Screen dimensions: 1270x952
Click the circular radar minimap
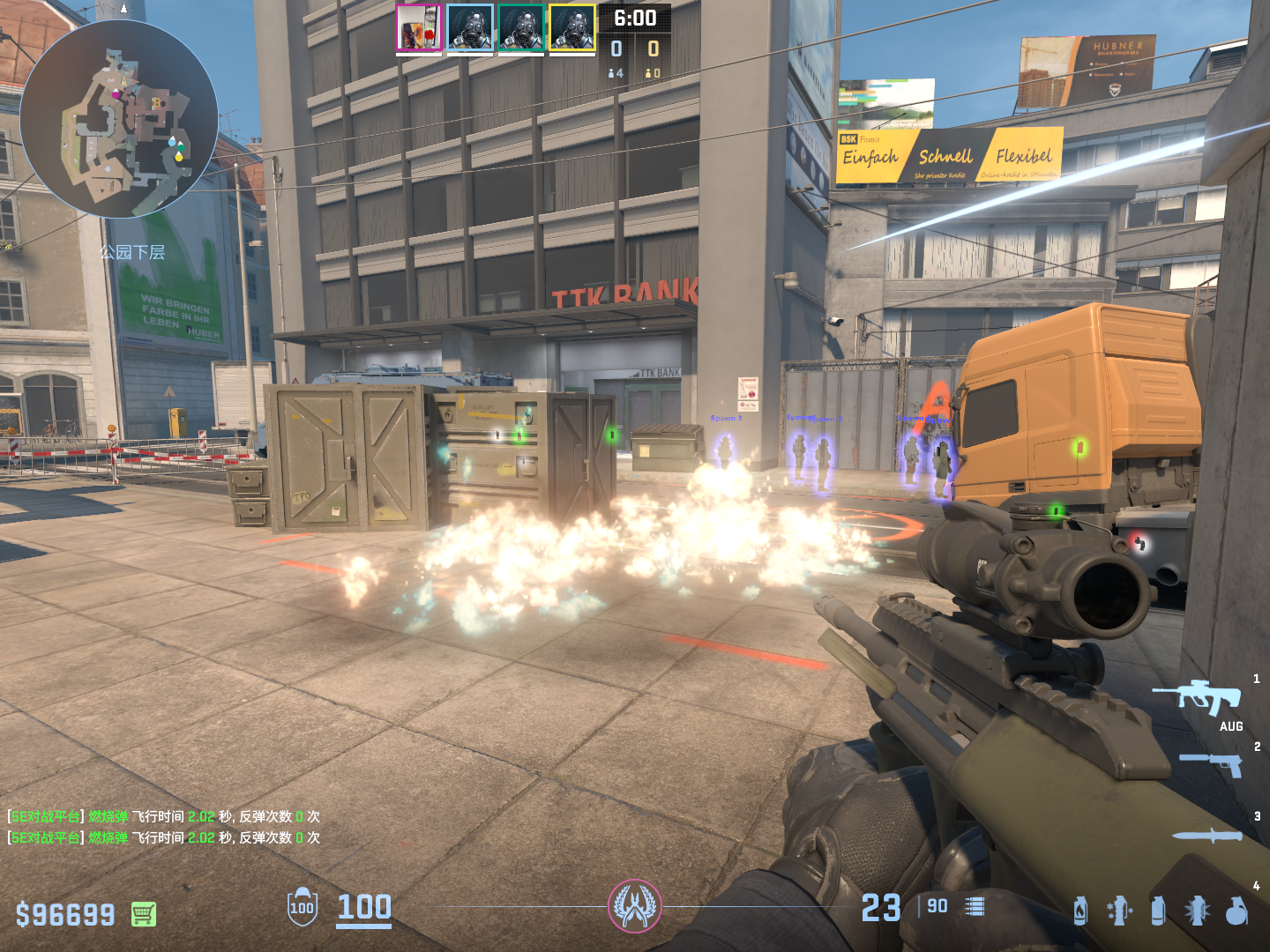[119, 119]
